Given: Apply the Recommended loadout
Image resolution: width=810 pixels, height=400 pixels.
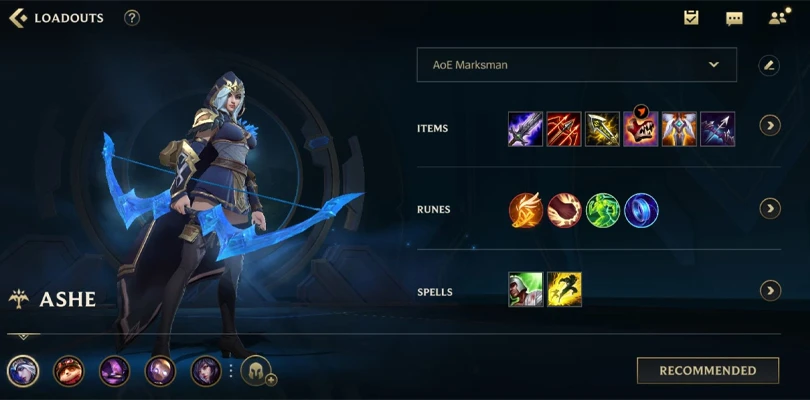Looking at the screenshot, I should [707, 370].
